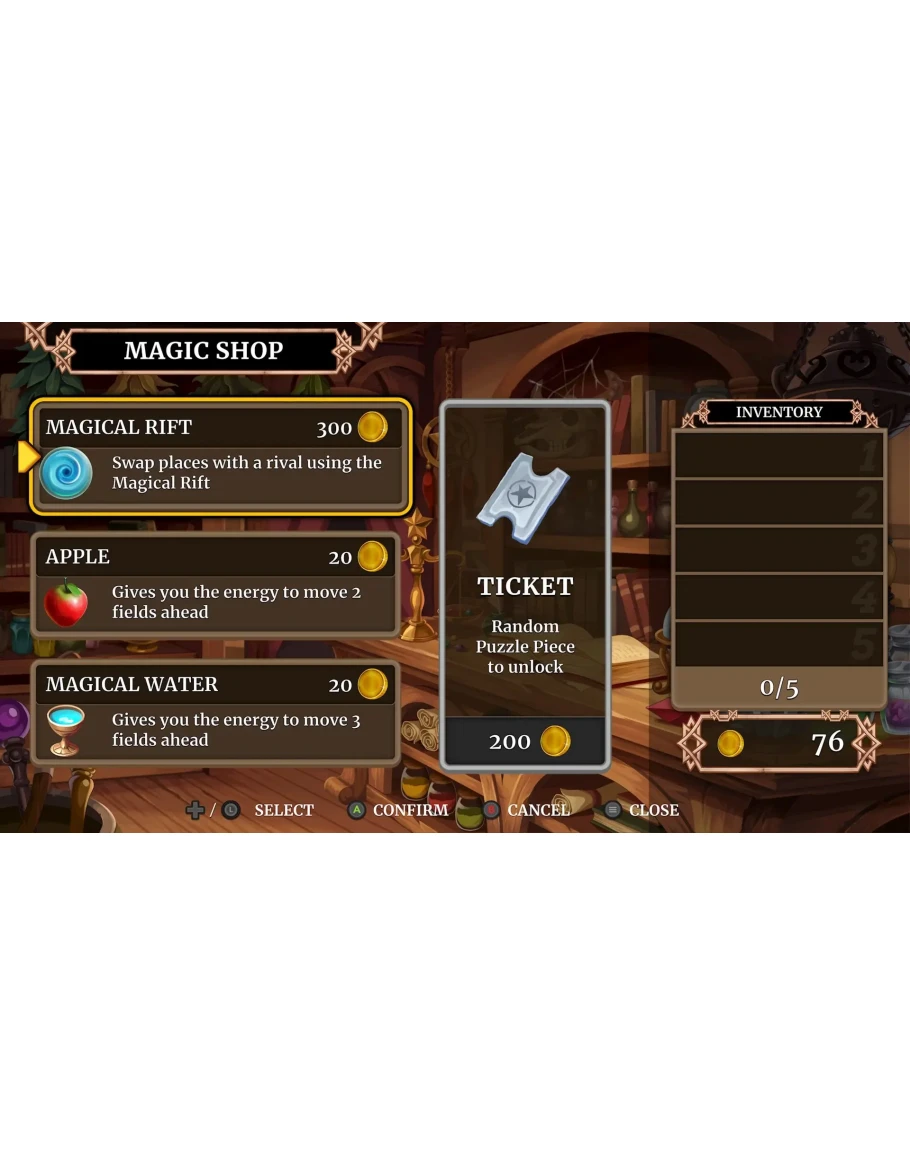Select the Ticket puzzle piece card
Viewport: 910px width, 1155px height.
click(x=525, y=585)
